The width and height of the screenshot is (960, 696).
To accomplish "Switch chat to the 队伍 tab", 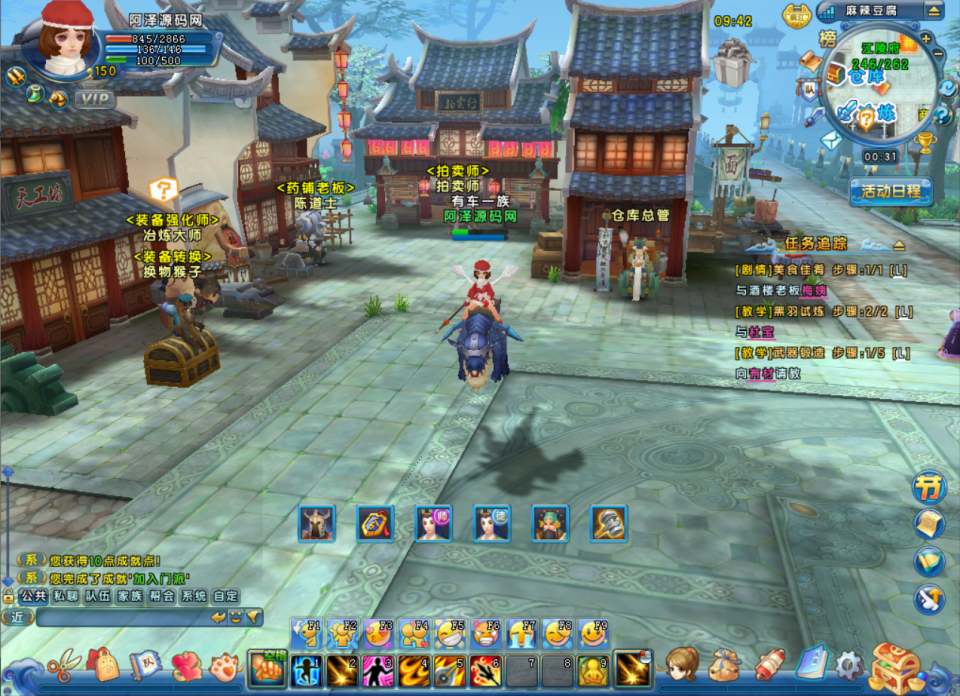I will click(97, 596).
